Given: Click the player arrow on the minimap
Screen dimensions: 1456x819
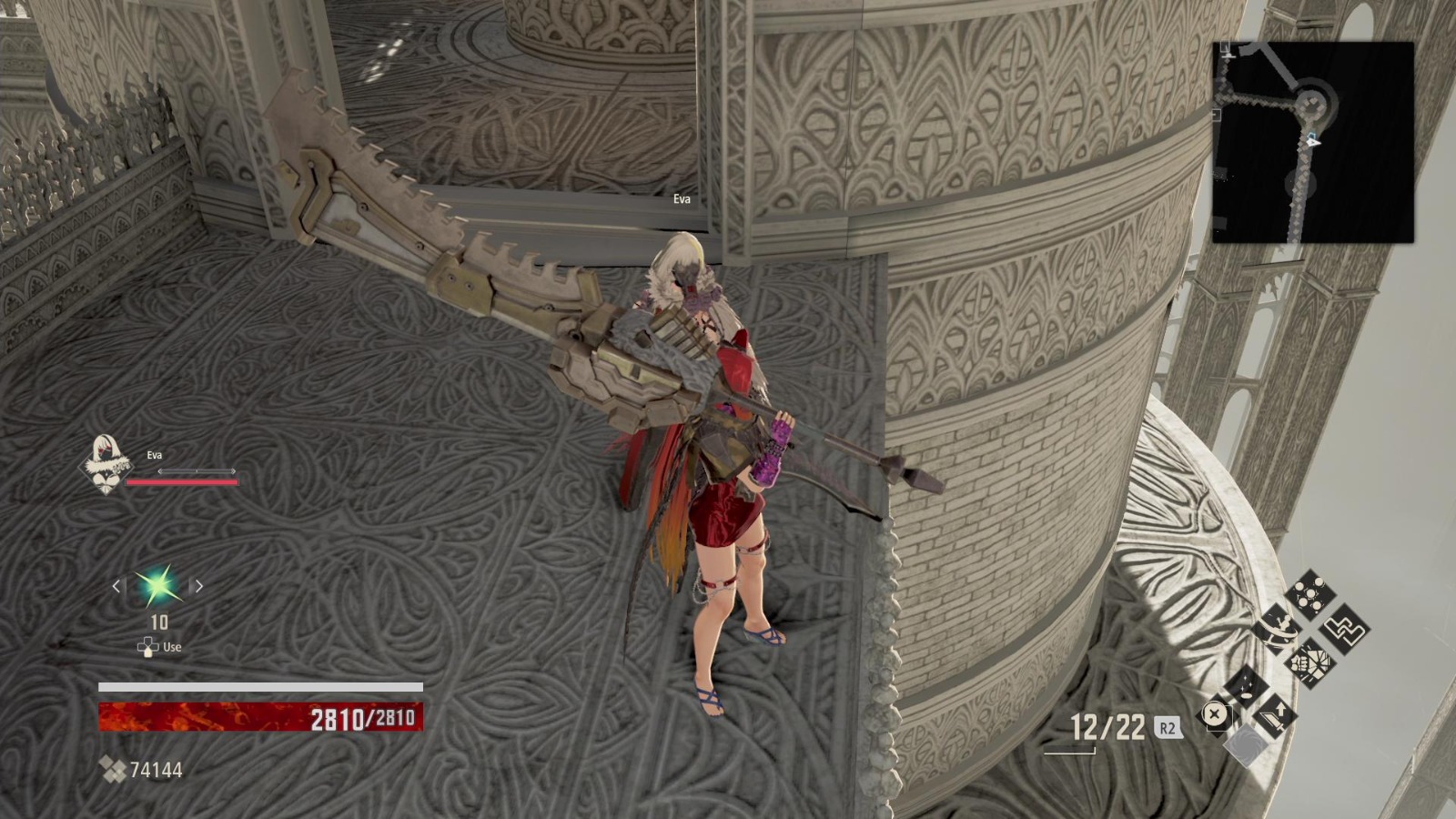Looking at the screenshot, I should click(1311, 142).
